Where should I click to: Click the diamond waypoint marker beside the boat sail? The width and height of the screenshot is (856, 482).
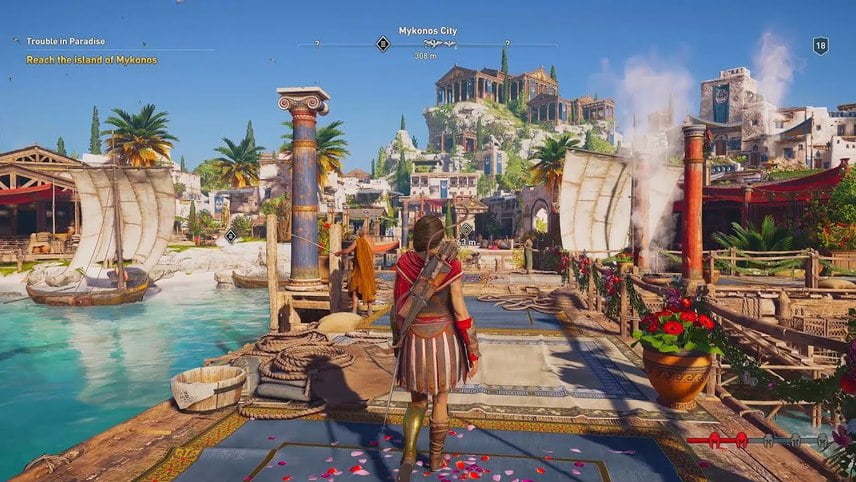point(231,235)
